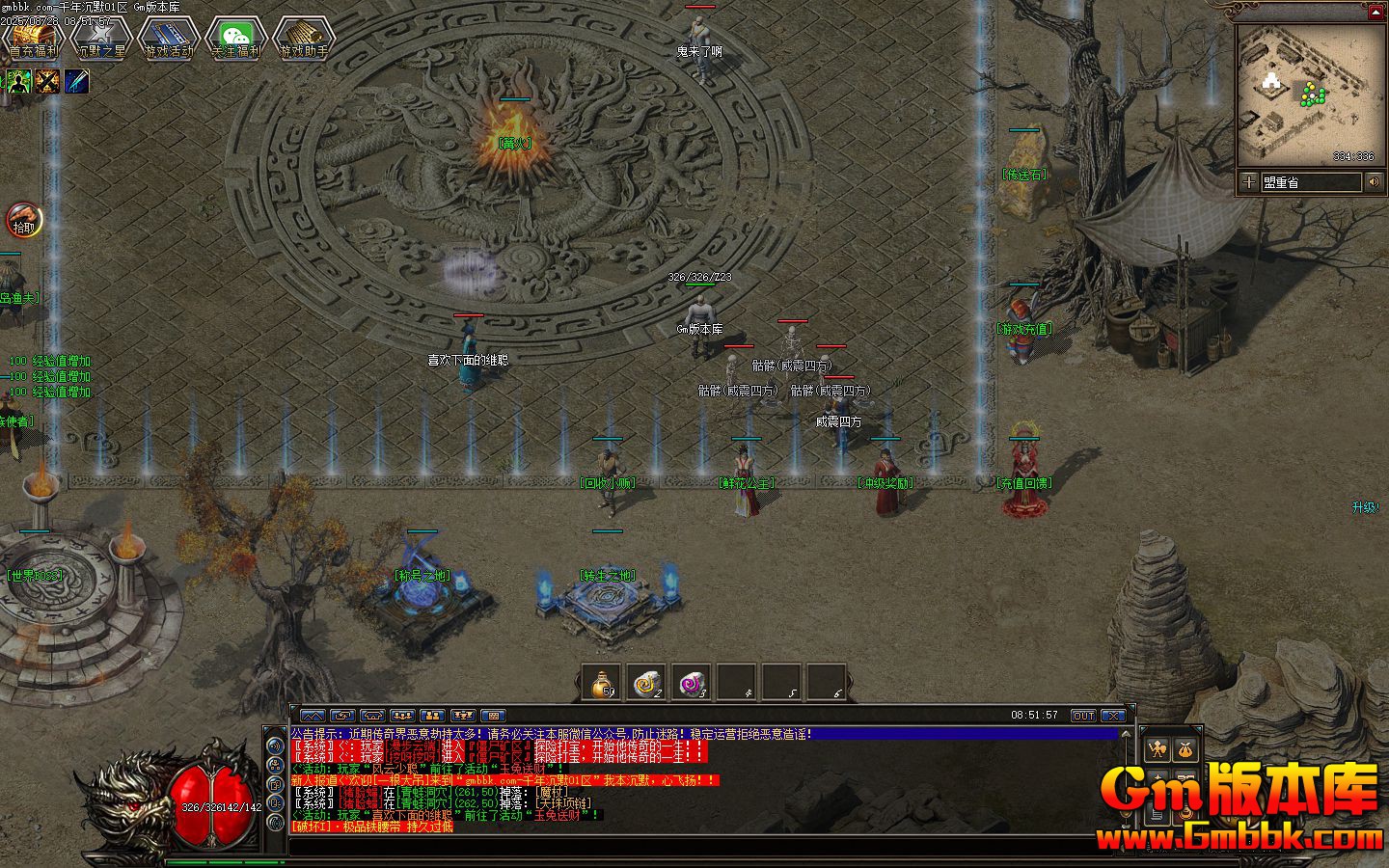This screenshot has width=1389, height=868.
Task: Select the green EXP buff icon
Action: click(x=19, y=82)
